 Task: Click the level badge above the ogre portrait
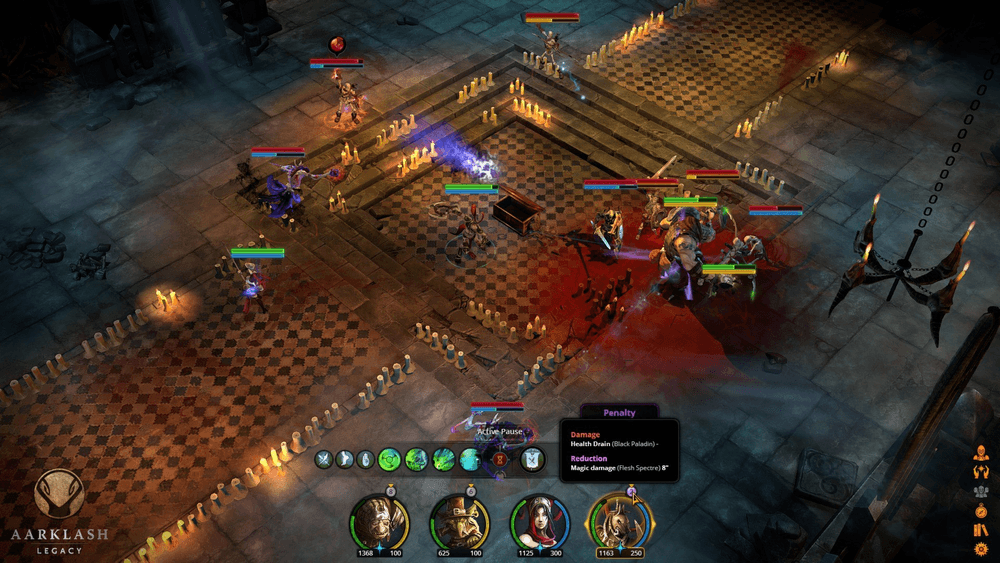click(x=389, y=490)
